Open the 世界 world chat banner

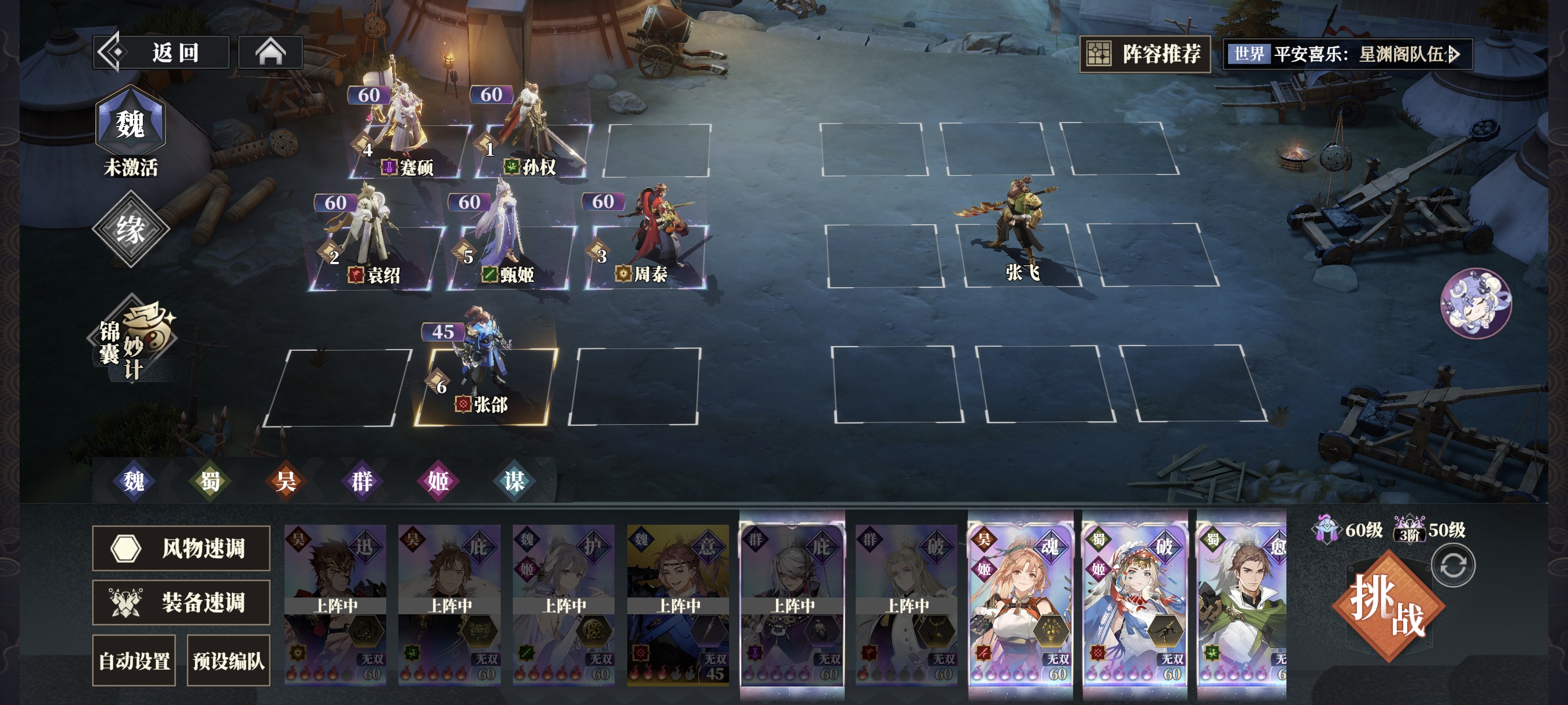[x=1348, y=54]
